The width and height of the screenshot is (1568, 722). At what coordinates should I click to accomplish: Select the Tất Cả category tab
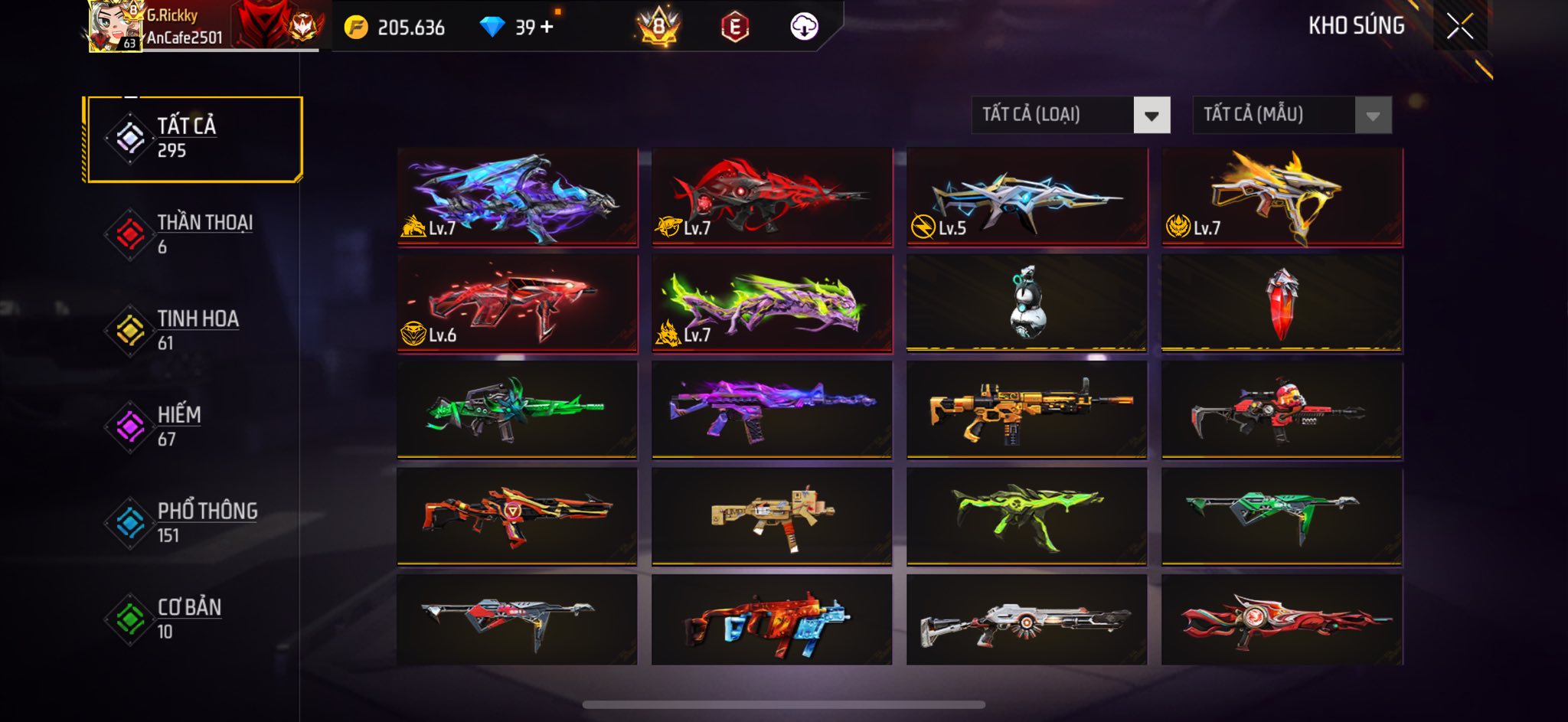point(194,139)
